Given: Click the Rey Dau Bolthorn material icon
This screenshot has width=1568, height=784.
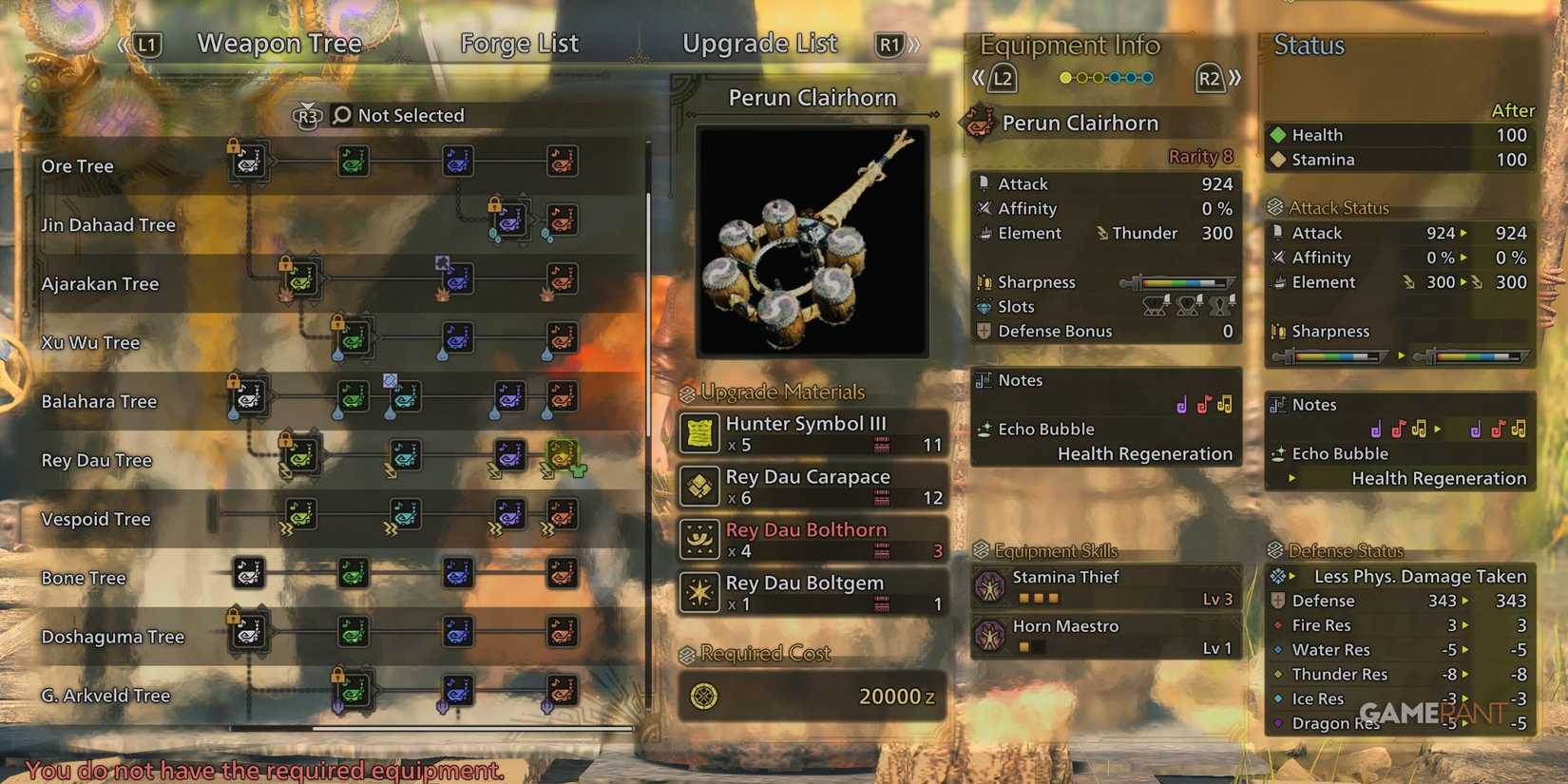Looking at the screenshot, I should [700, 539].
